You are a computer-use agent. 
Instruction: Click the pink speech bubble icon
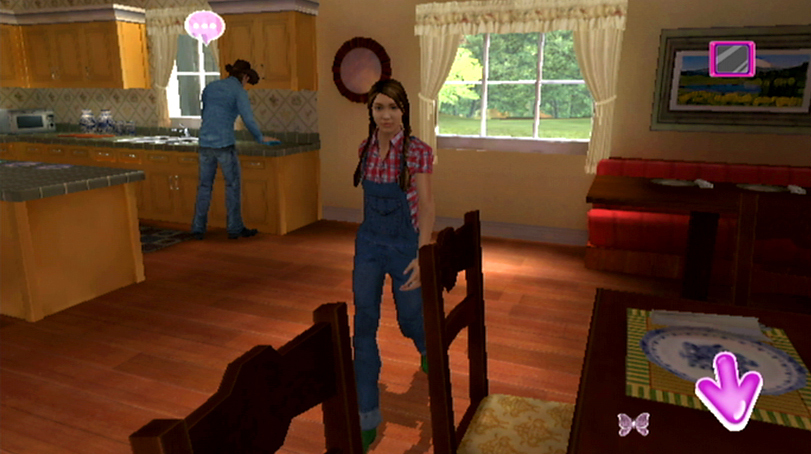[205, 25]
